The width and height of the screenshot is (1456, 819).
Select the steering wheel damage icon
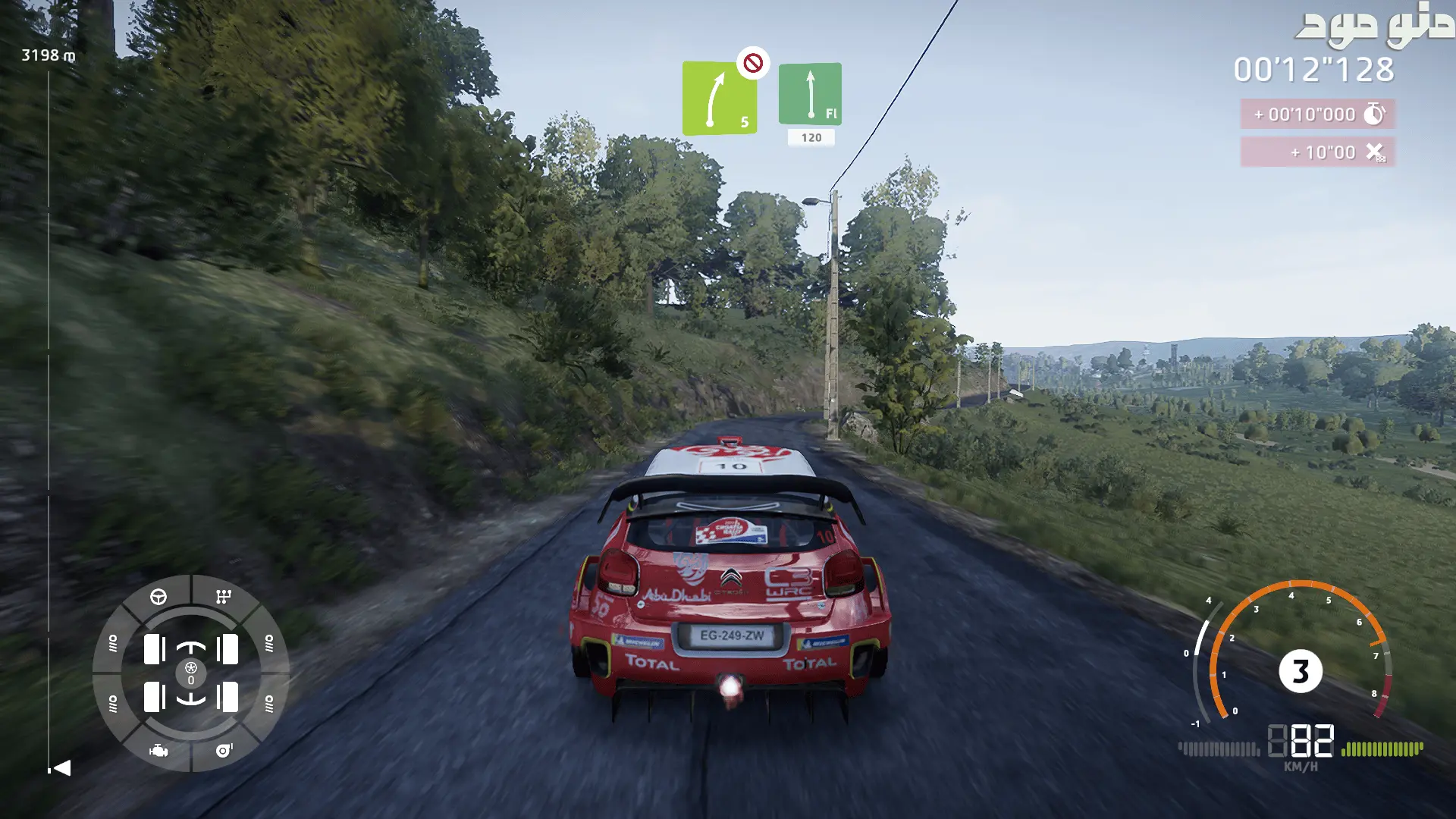pos(158,597)
